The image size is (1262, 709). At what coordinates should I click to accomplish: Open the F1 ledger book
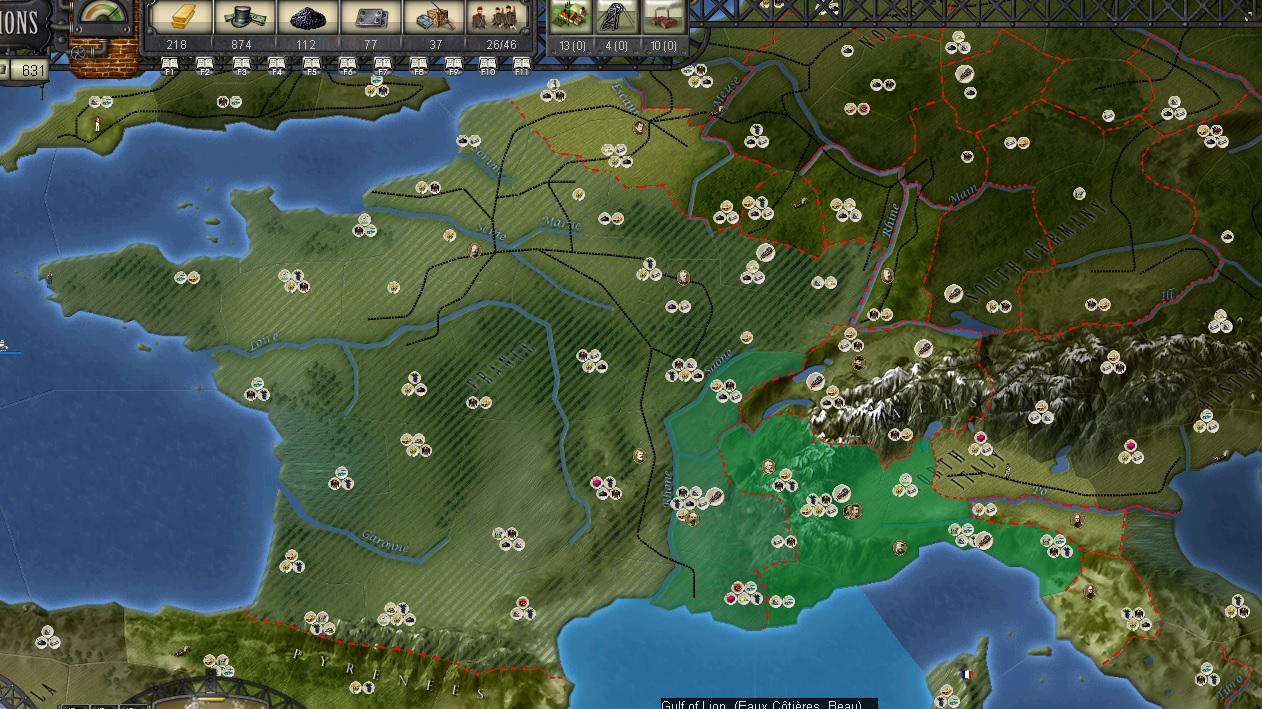[x=169, y=65]
